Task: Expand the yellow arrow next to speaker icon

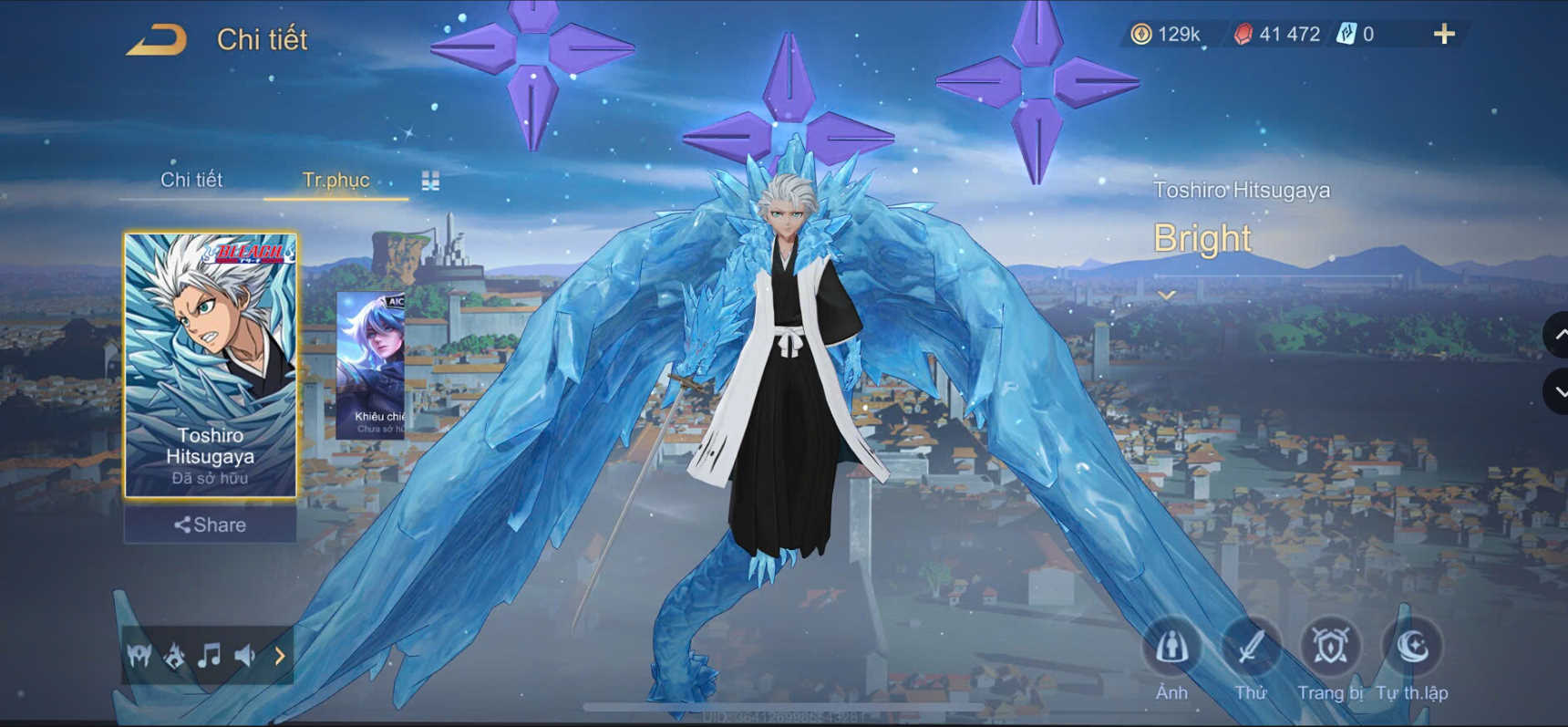Action: pyautogui.click(x=279, y=655)
